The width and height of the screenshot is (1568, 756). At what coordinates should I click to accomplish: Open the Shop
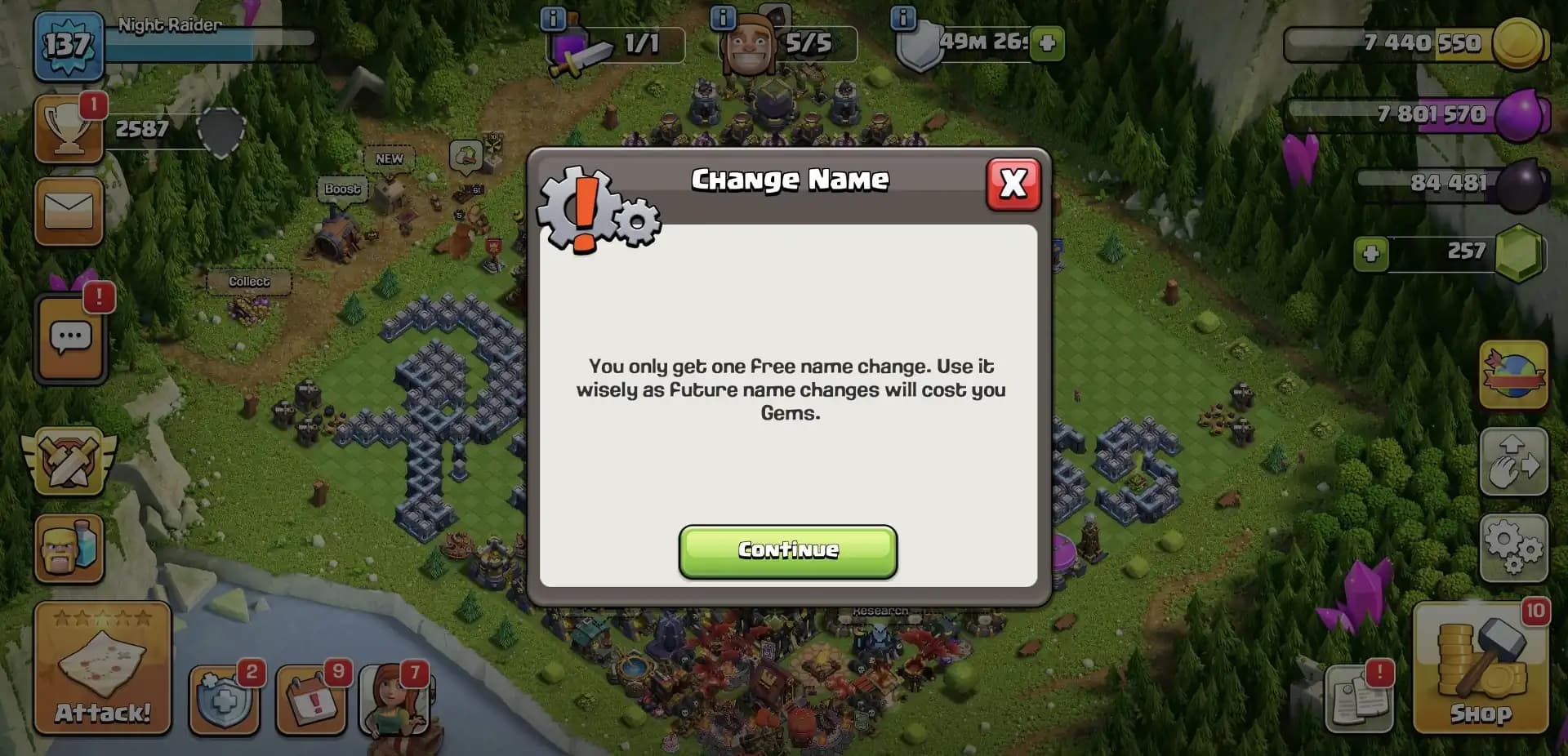(1481, 669)
